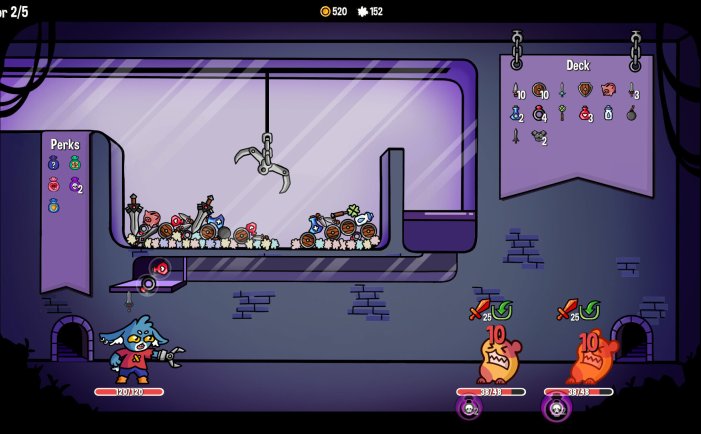Screen dimensions: 701x434
Task: Open the Deck banner
Action: tap(577, 66)
